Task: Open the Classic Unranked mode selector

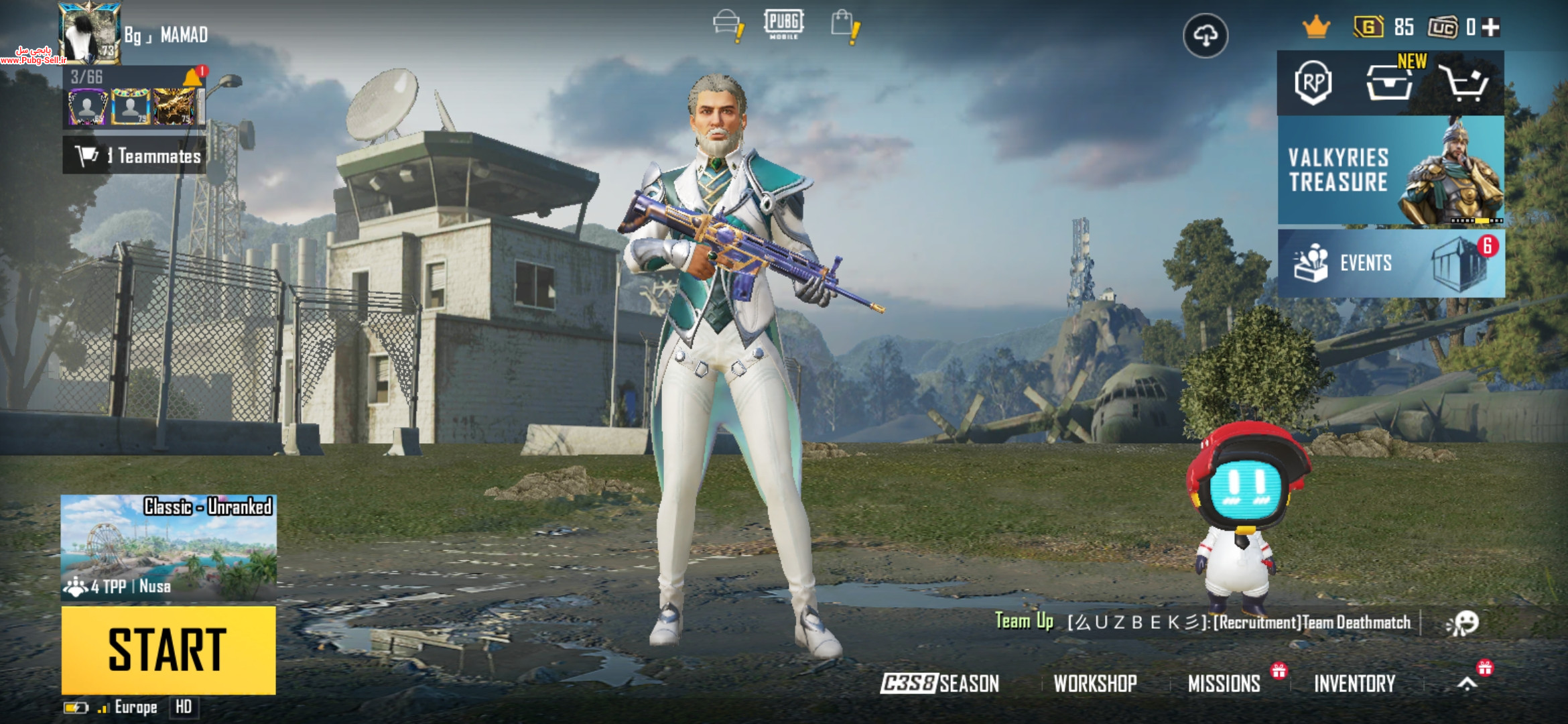Action: [168, 547]
